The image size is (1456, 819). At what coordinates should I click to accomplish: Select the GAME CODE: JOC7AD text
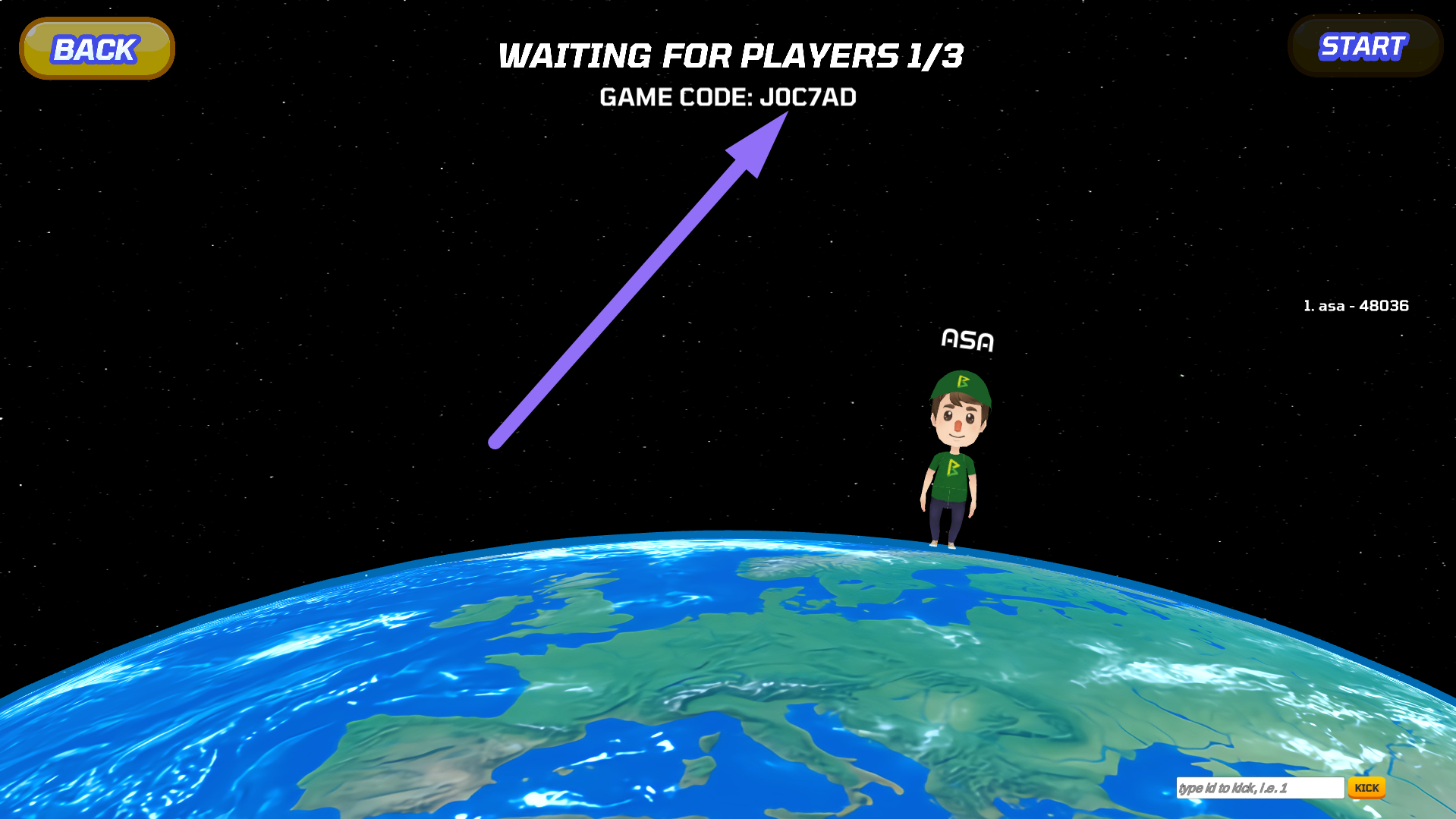[x=728, y=96]
